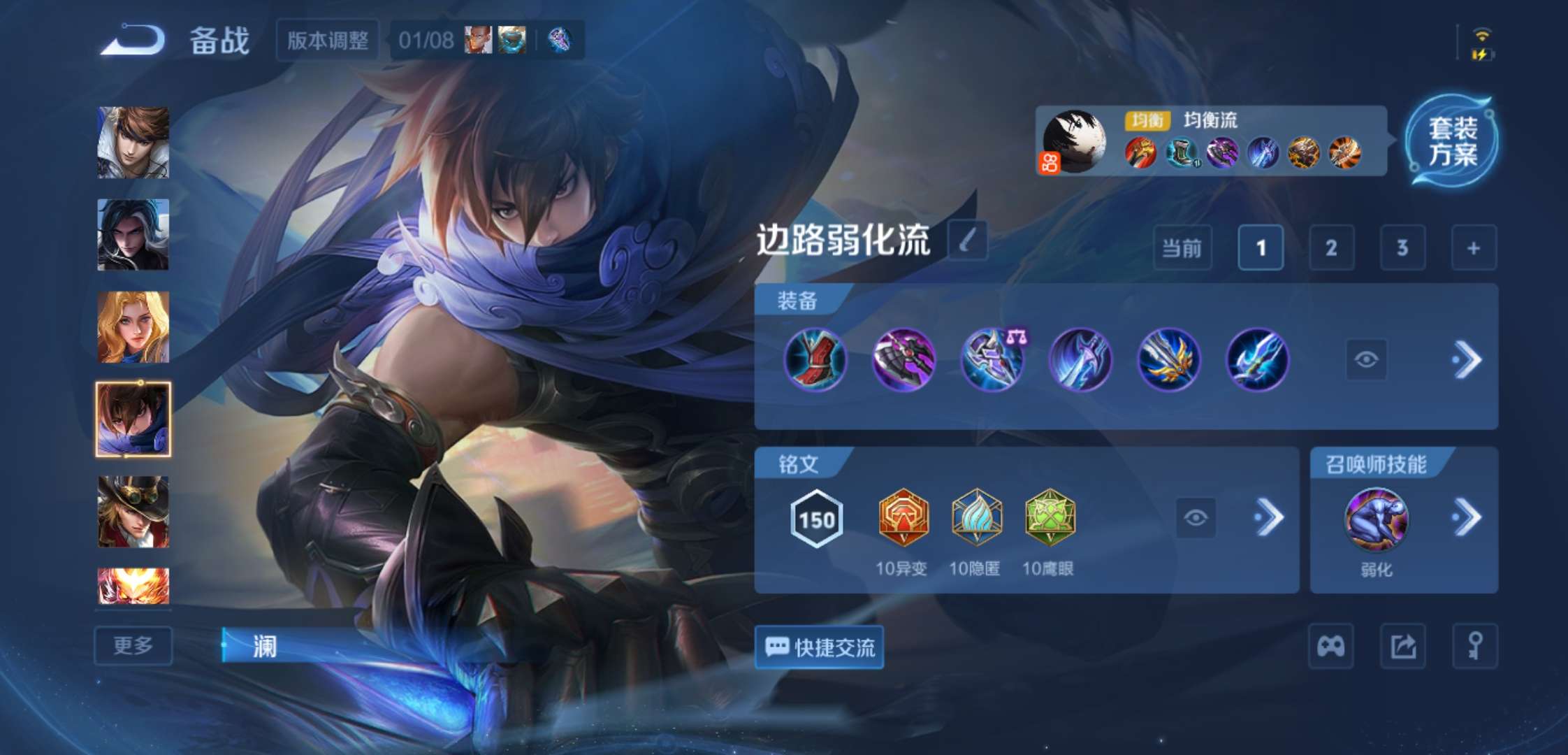1568x755 pixels.
Task: Switch to build plan tab 2
Action: pos(1331,248)
